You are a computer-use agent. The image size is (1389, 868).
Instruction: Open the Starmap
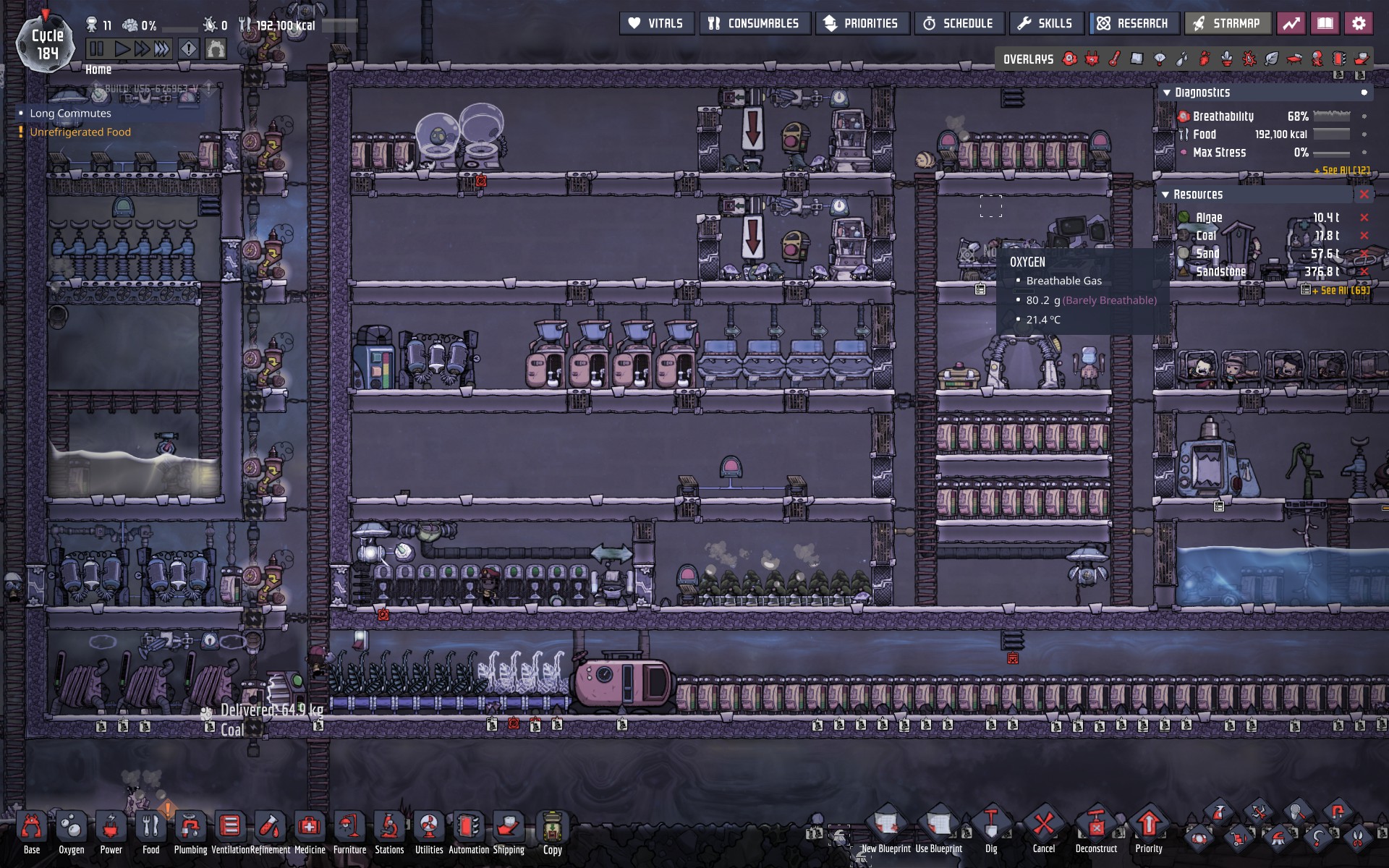1227,23
